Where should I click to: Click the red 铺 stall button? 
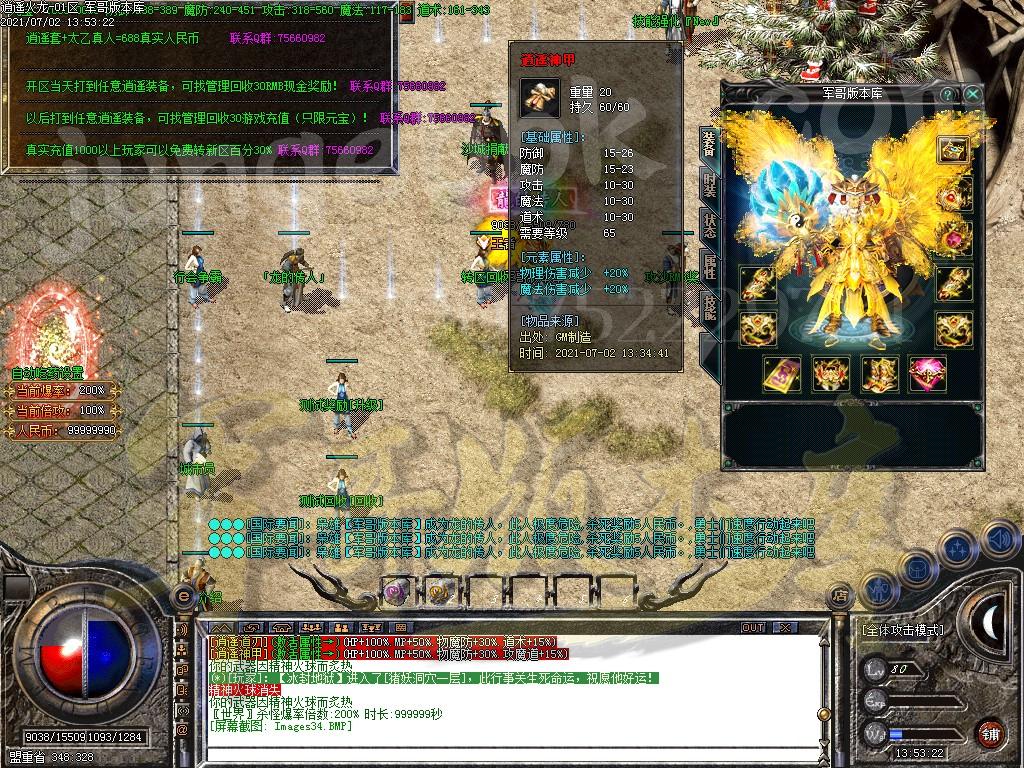pos(990,732)
